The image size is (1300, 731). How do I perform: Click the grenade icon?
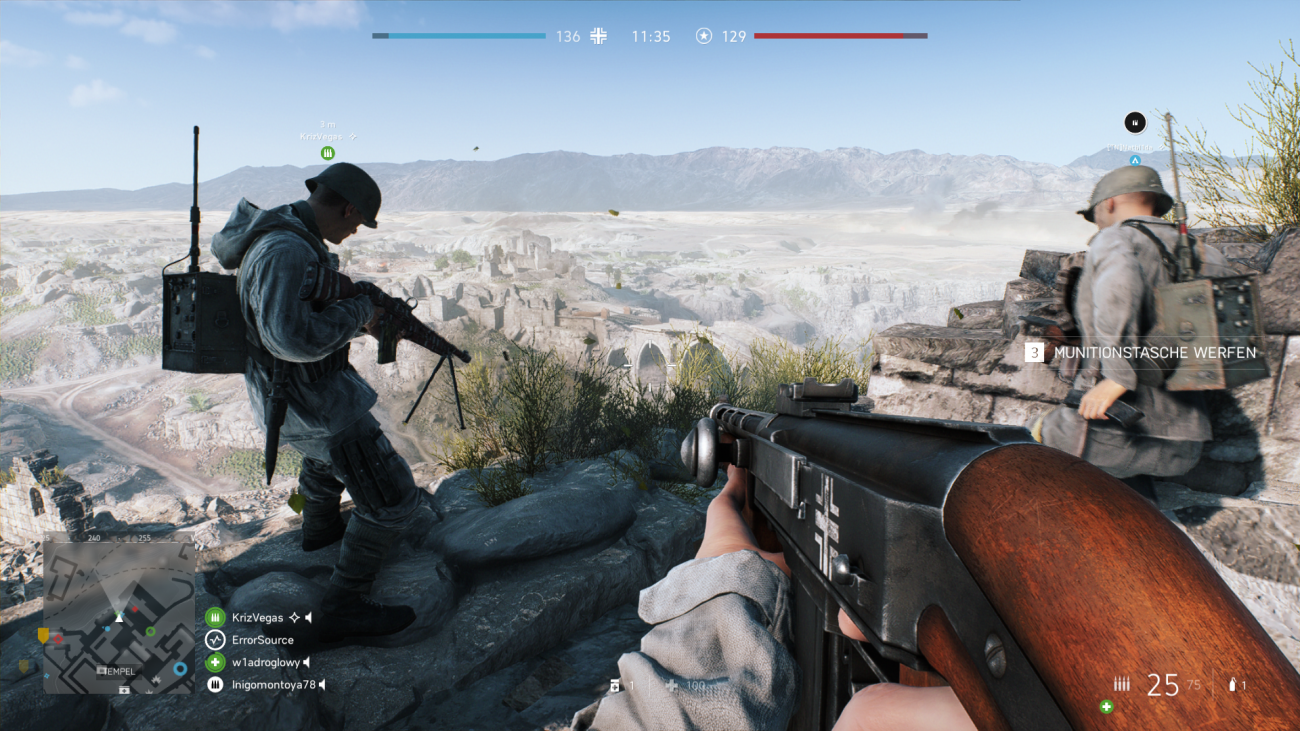point(1236,685)
